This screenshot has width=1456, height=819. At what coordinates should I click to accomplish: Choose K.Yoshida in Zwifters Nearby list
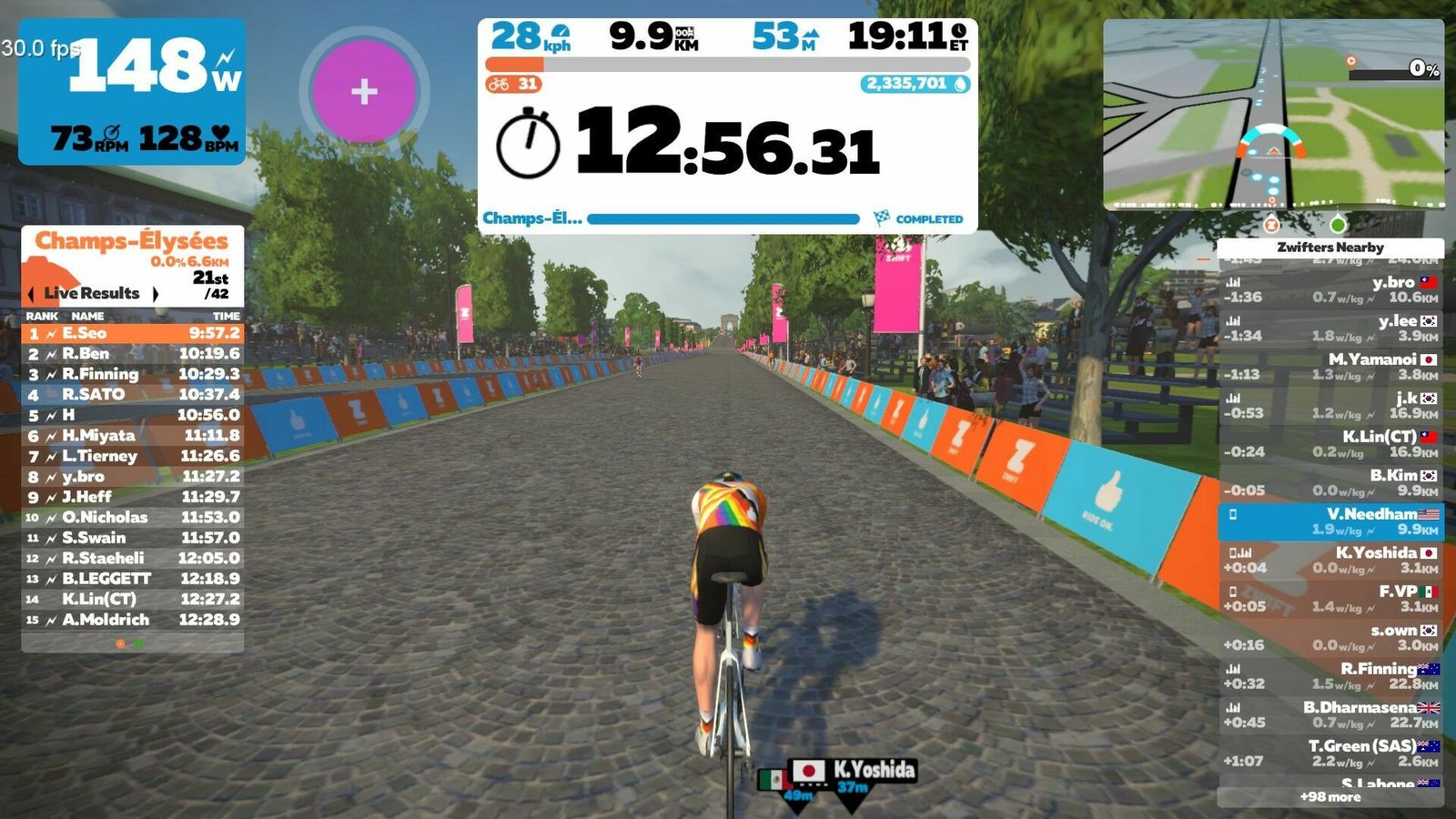(1330, 560)
